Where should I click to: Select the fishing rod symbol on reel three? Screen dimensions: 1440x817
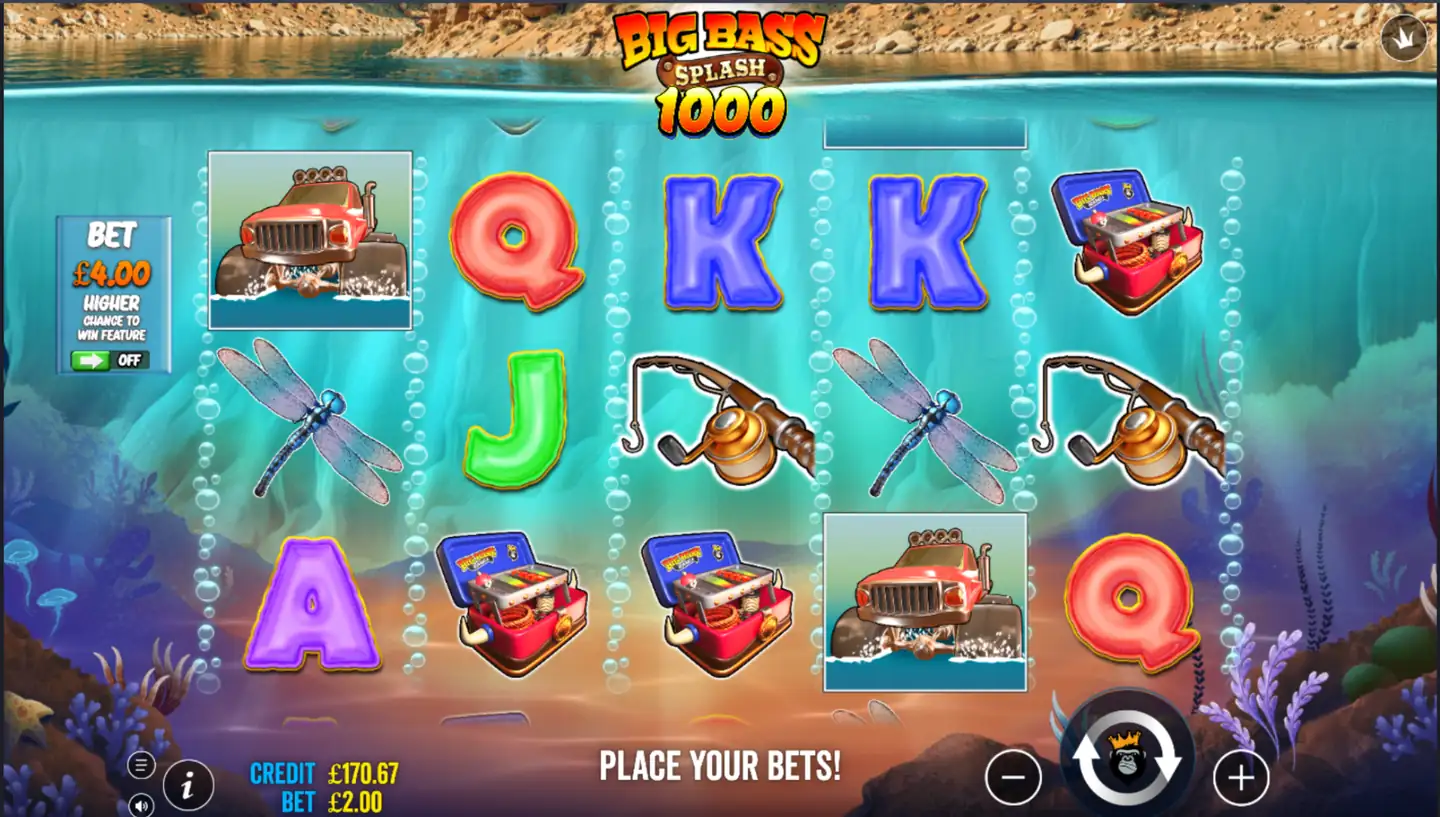pyautogui.click(x=720, y=425)
